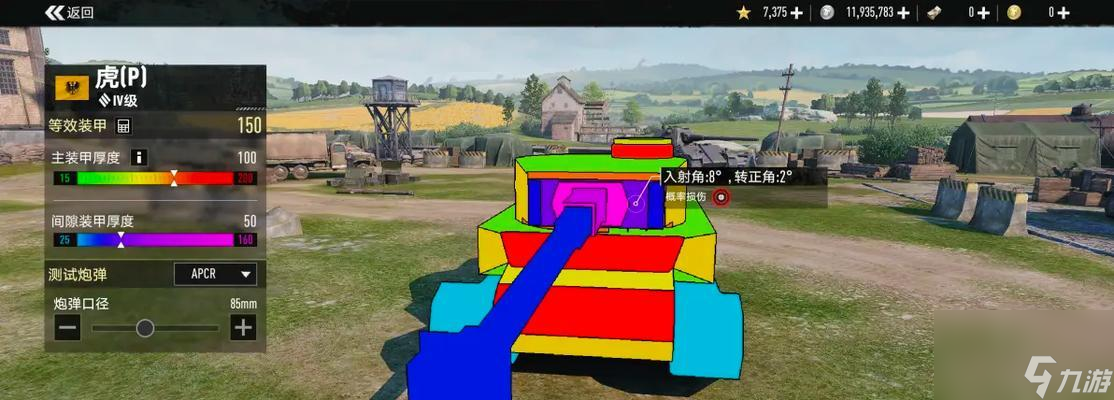
Task: Click the shell caliber slider handle
Action: [x=145, y=327]
